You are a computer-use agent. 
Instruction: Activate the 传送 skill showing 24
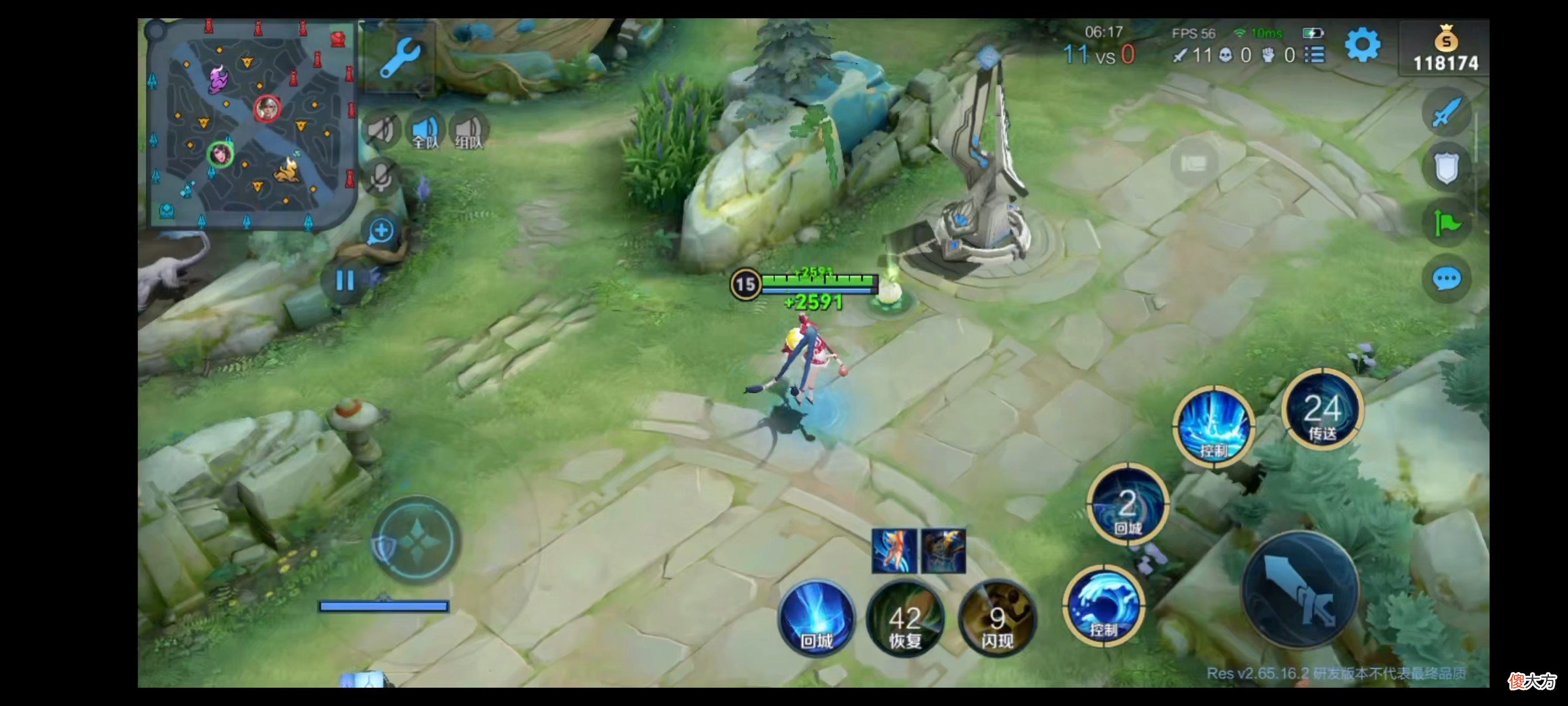coord(1322,411)
